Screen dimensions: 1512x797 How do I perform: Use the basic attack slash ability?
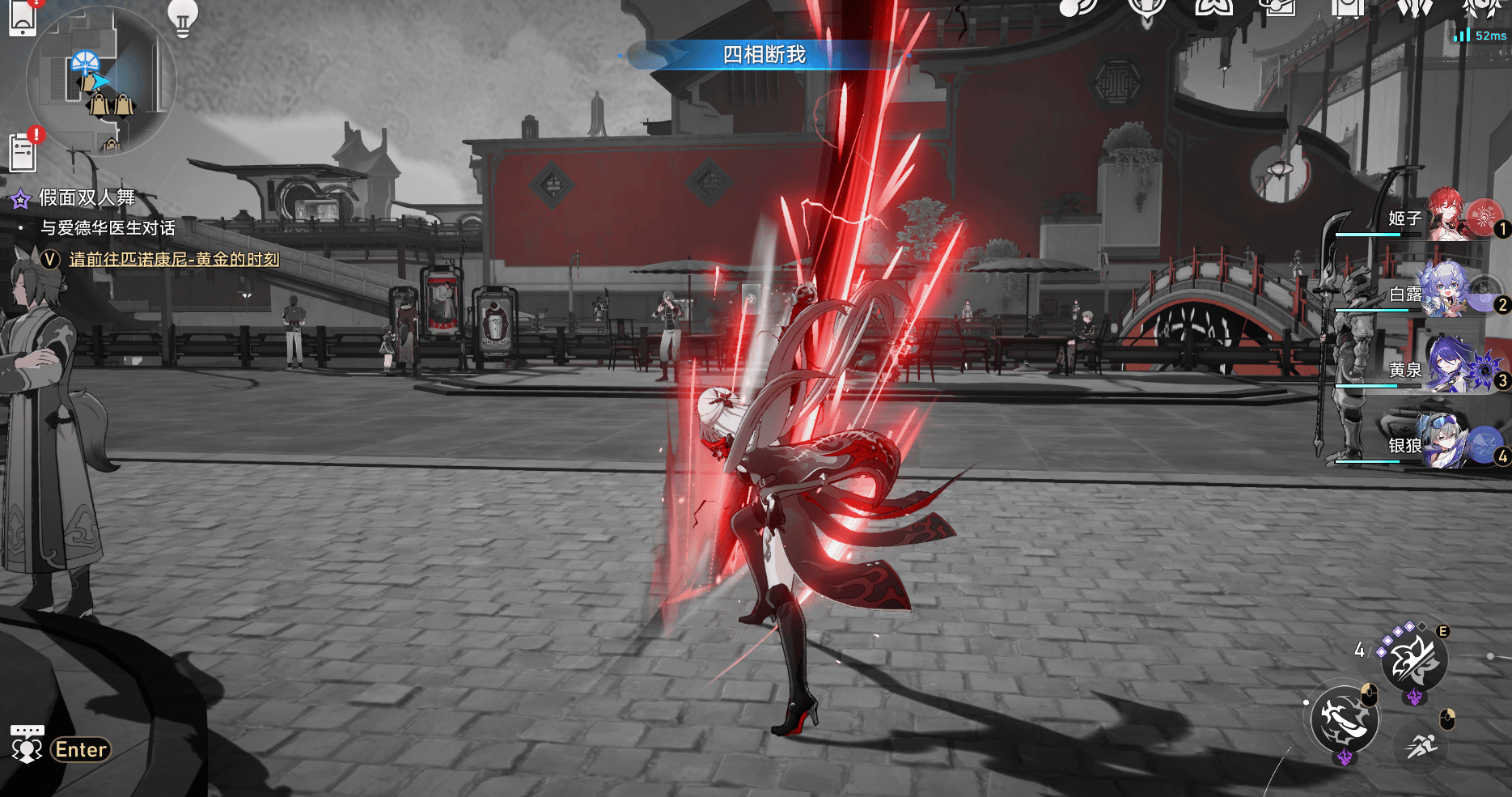pyautogui.click(x=1344, y=719)
